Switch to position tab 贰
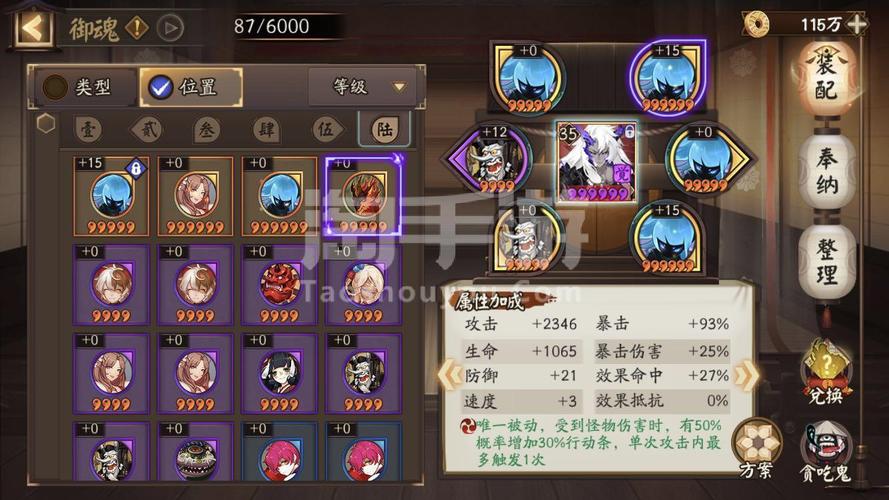This screenshot has width=889, height=500. click(147, 130)
